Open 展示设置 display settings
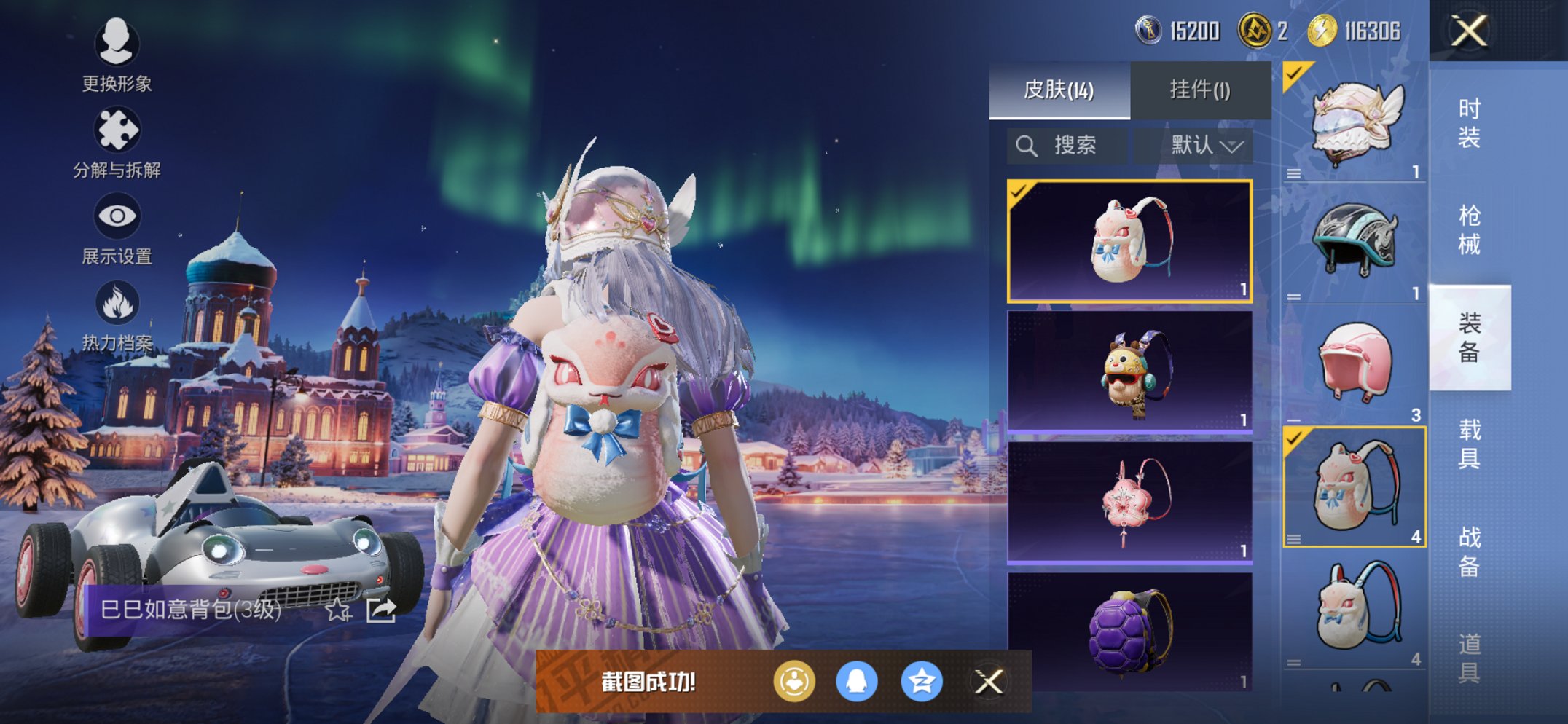1568x724 pixels. click(x=117, y=228)
